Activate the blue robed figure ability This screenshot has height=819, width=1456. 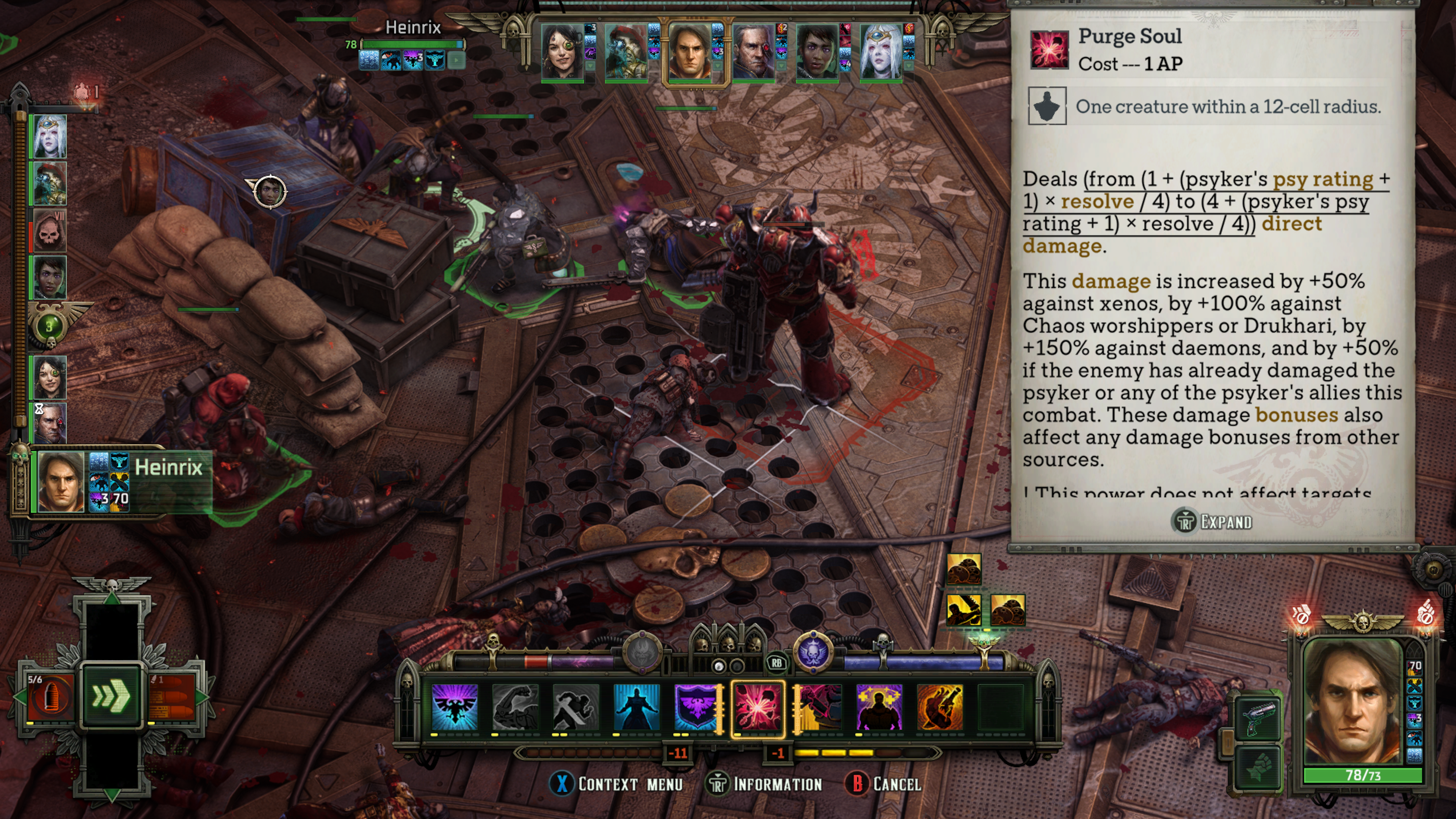(637, 708)
